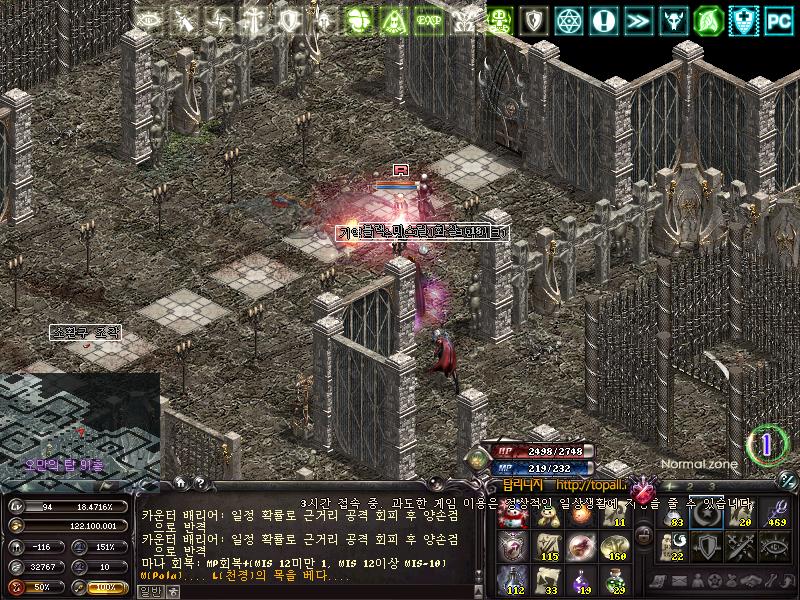Select the hexagram star buff icon
The height and width of the screenshot is (600, 800).
(569, 19)
